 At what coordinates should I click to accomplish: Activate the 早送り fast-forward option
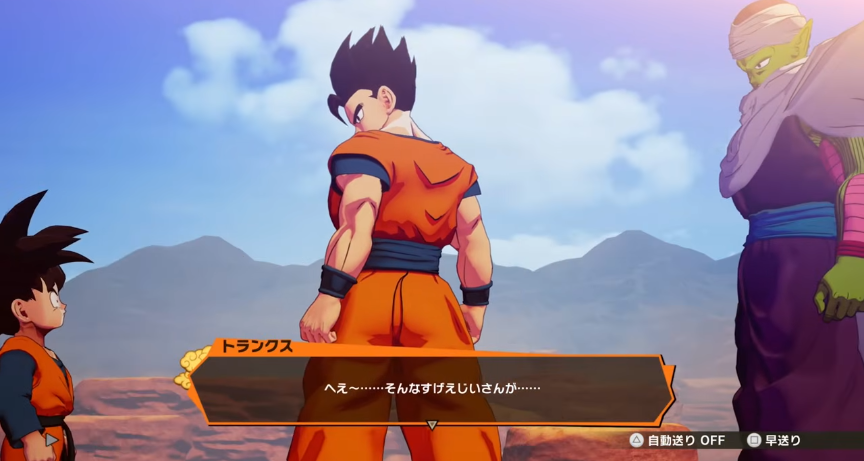click(775, 440)
